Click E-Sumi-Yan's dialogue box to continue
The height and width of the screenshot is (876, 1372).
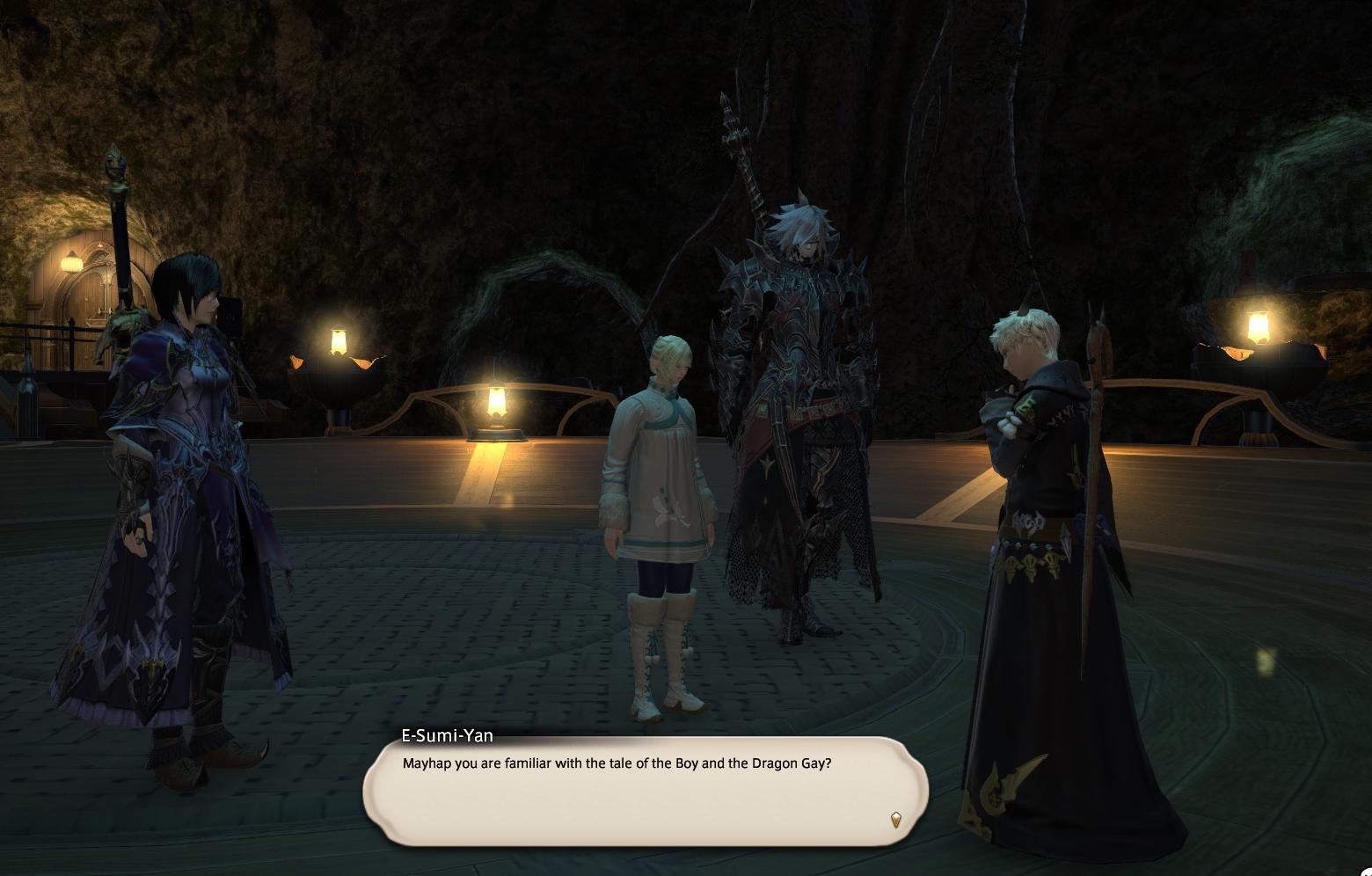click(646, 790)
